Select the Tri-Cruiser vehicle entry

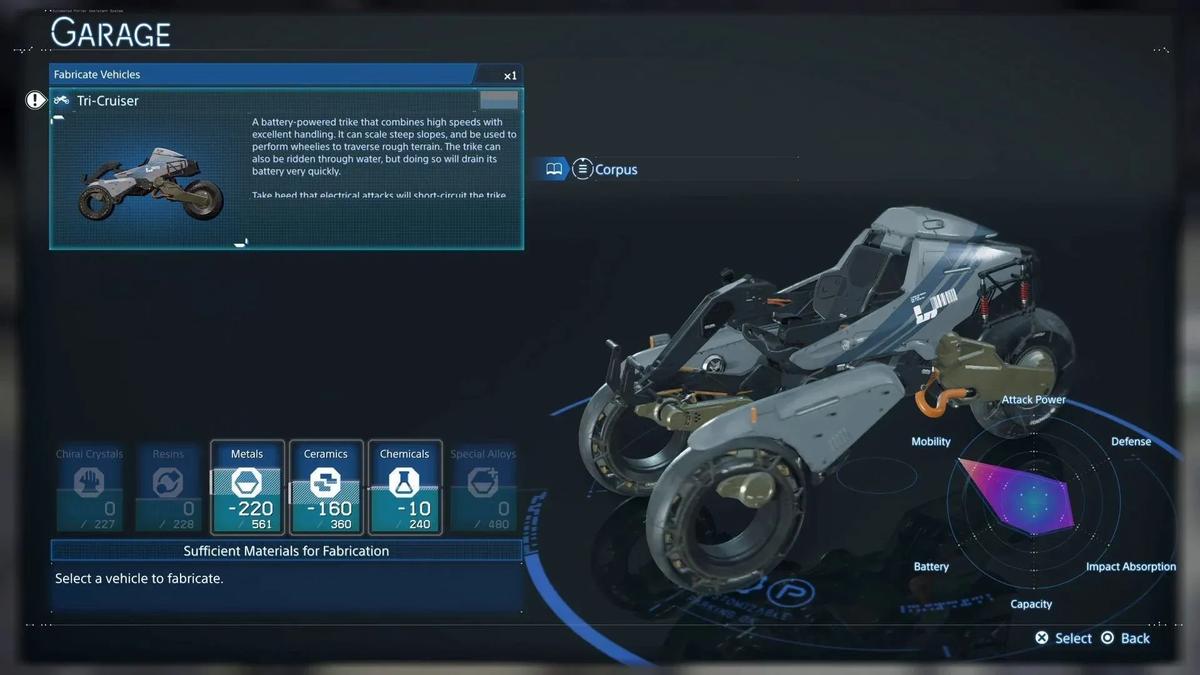pyautogui.click(x=108, y=101)
